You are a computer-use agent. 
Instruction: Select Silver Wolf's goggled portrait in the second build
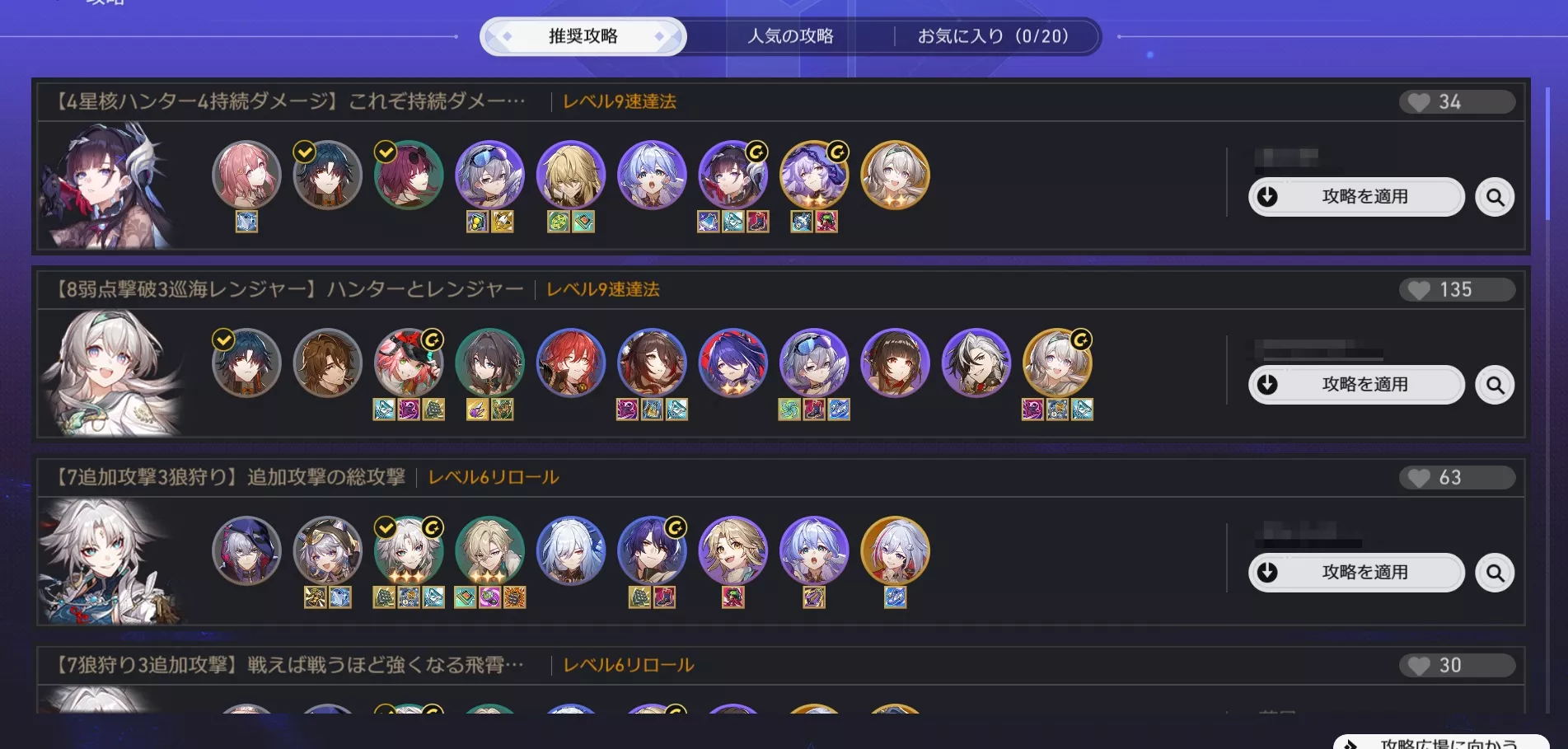(816, 365)
